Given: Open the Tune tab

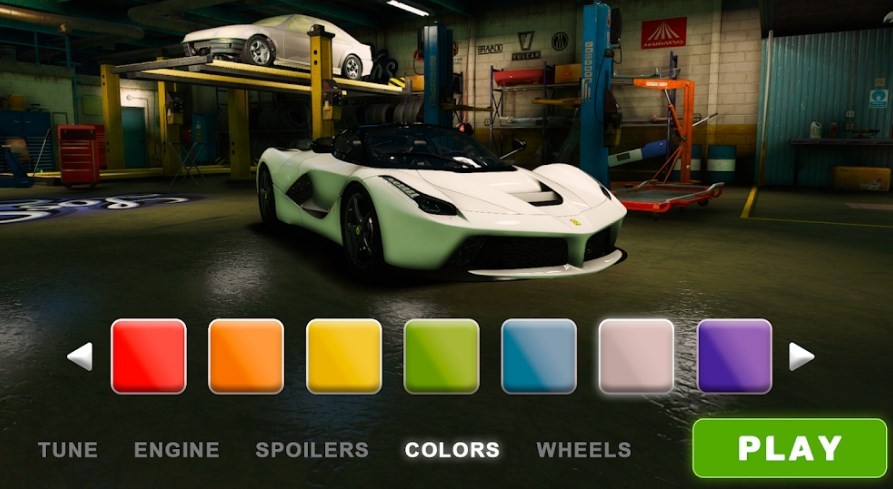Looking at the screenshot, I should click(x=68, y=450).
